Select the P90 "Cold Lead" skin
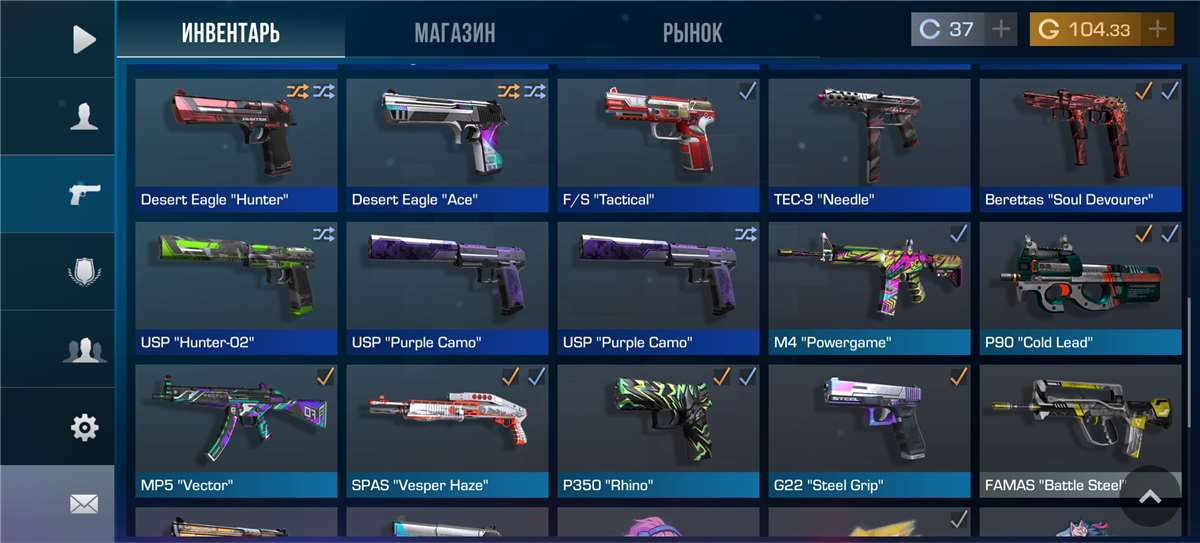 [1079, 283]
